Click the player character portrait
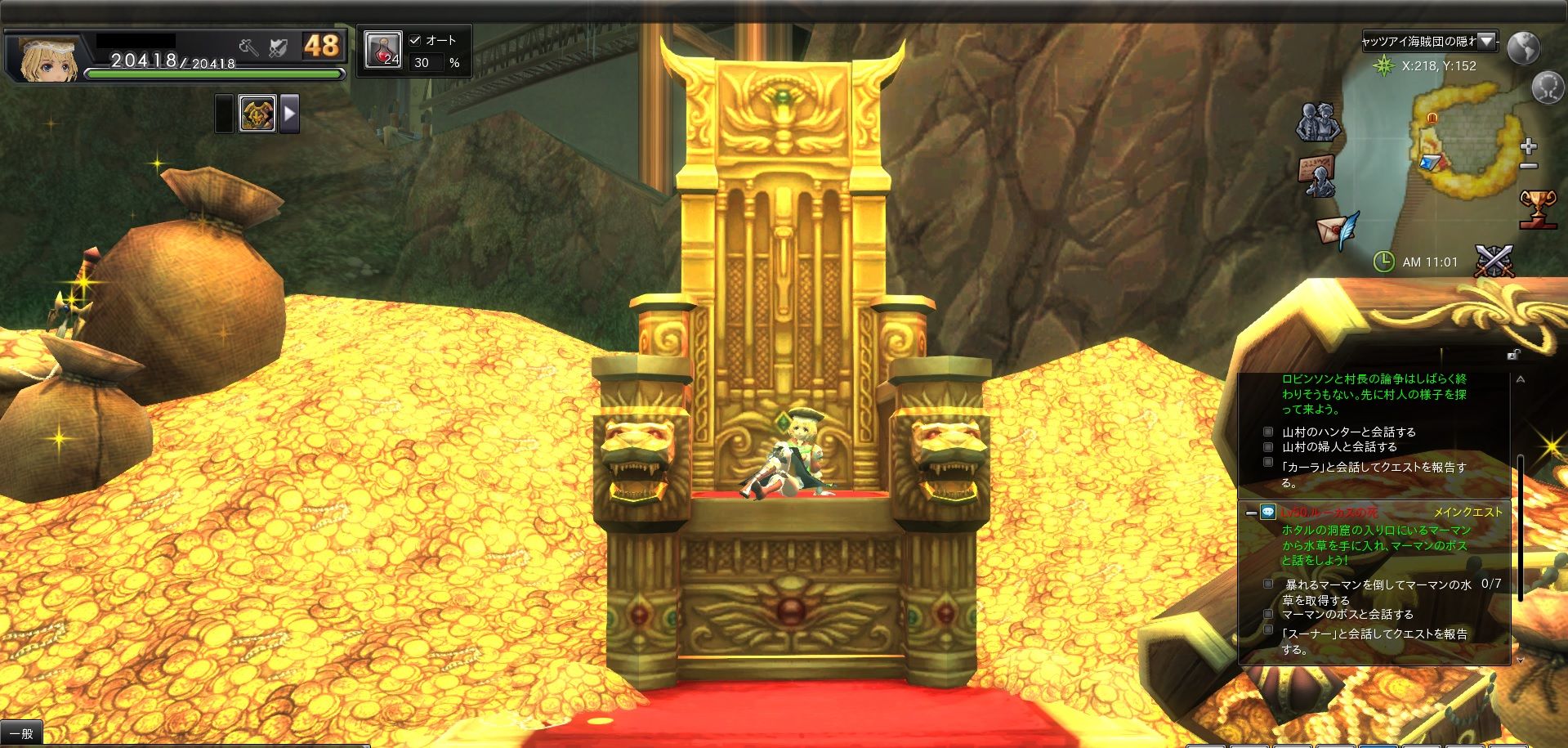The image size is (1568, 748). point(49,59)
